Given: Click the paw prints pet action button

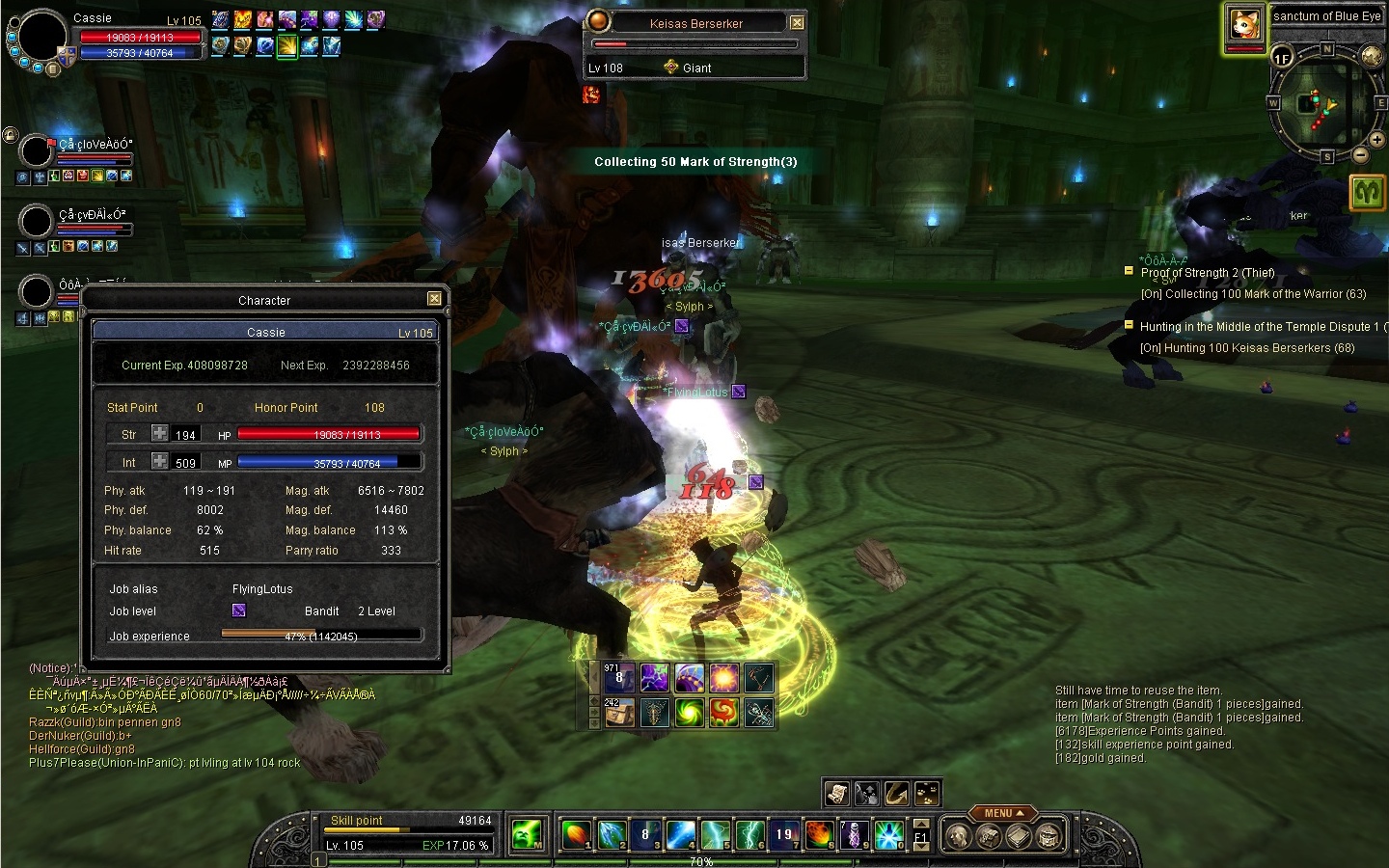Looking at the screenshot, I should click(x=926, y=793).
